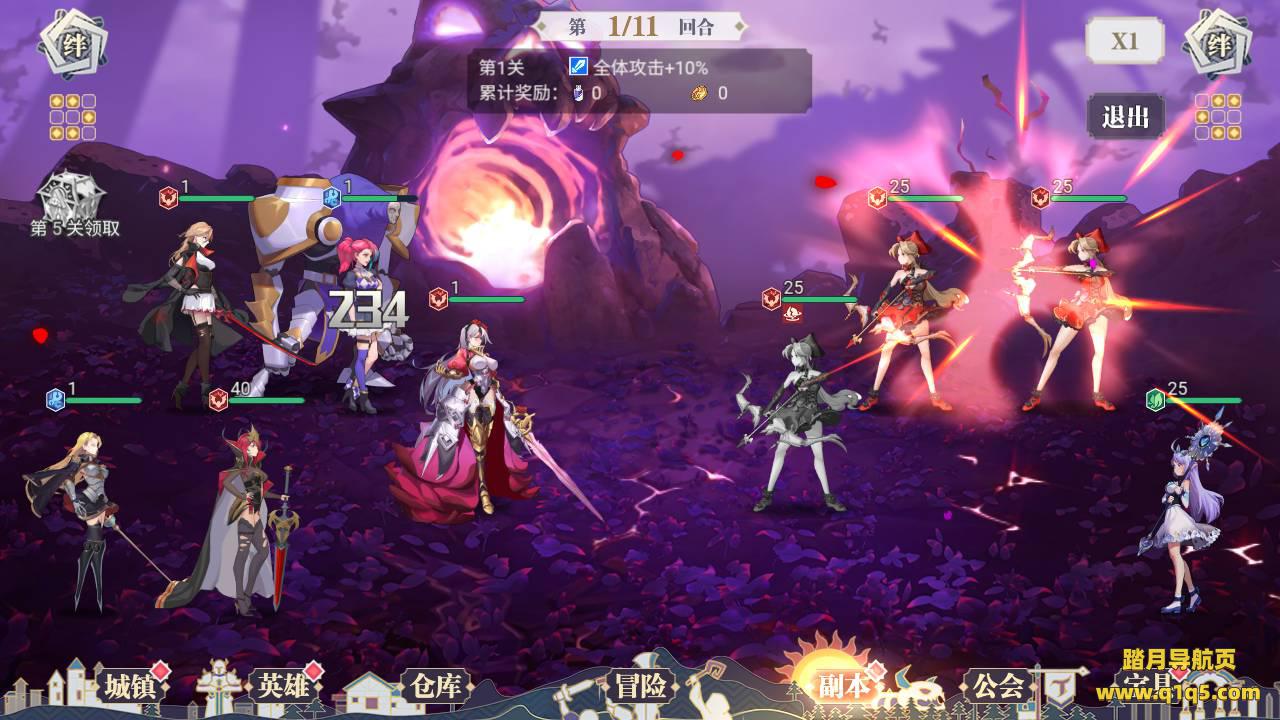Go to the 冒险 adventure menu

tap(640, 687)
